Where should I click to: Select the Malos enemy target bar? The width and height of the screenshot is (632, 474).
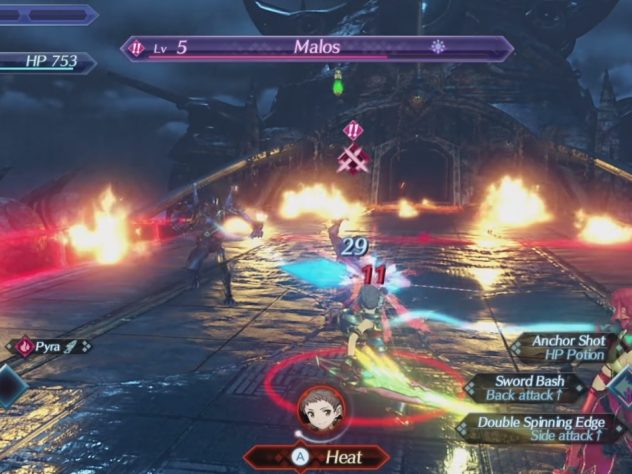(317, 48)
